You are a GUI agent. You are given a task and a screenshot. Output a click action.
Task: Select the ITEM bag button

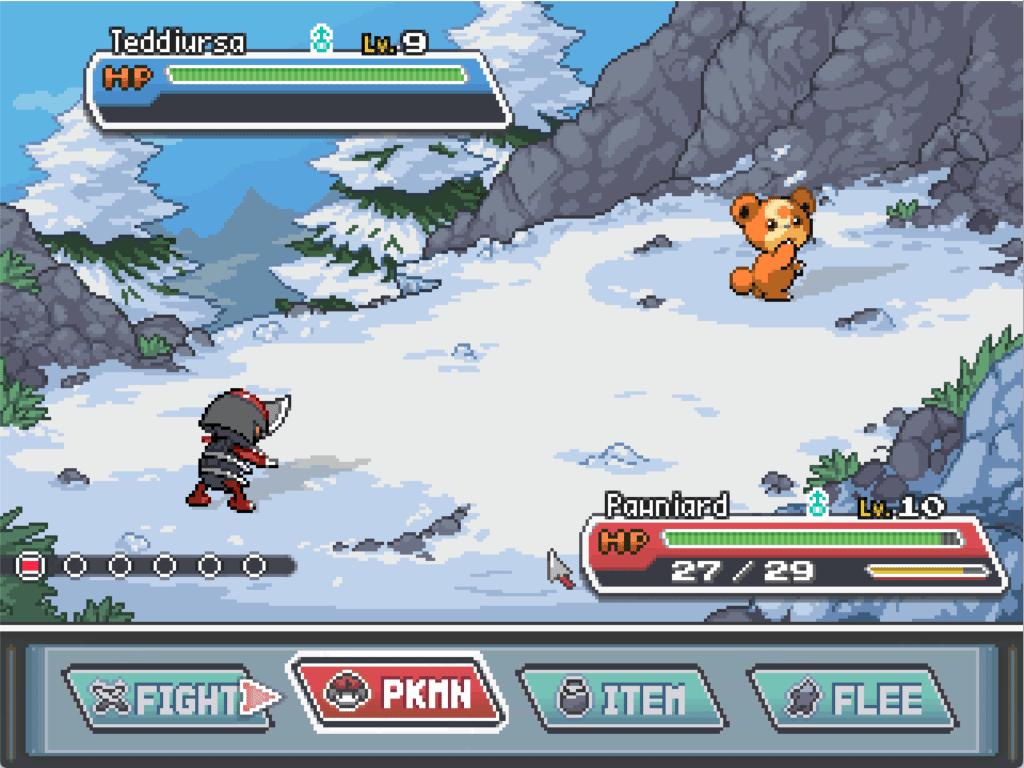622,698
